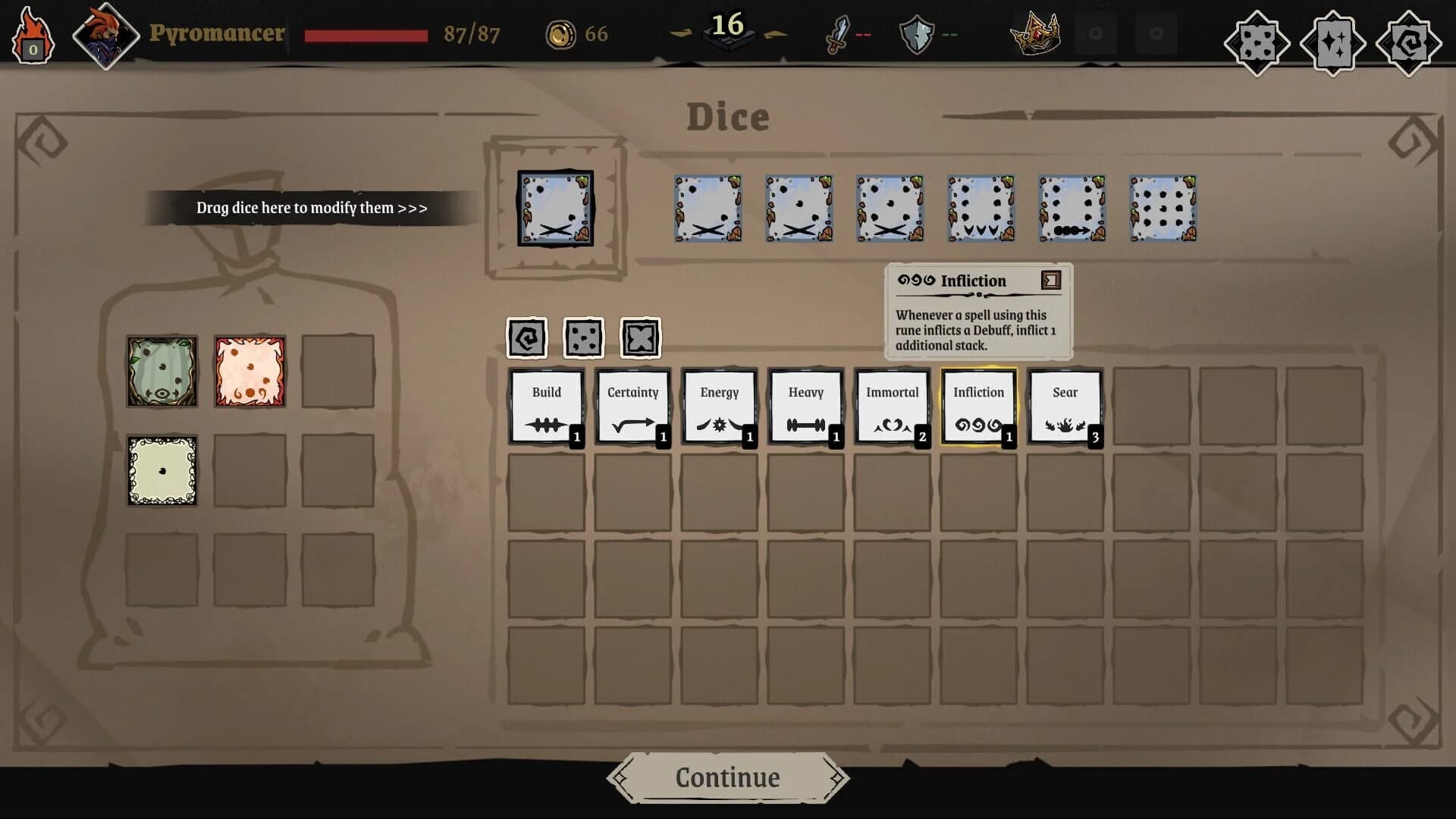This screenshot has width=1456, height=819.
Task: Select the die with the arrow pips face
Action: [1072, 209]
